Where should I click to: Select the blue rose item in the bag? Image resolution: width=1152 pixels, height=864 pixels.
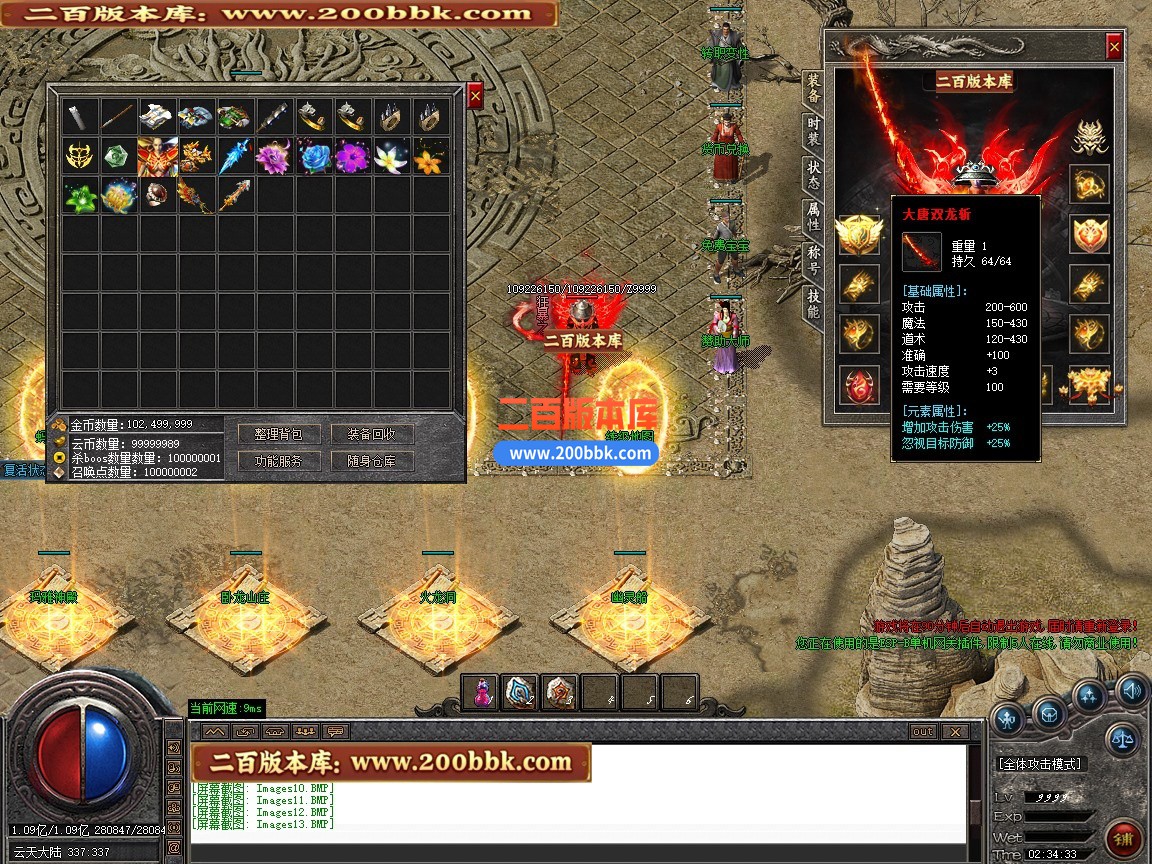[313, 157]
